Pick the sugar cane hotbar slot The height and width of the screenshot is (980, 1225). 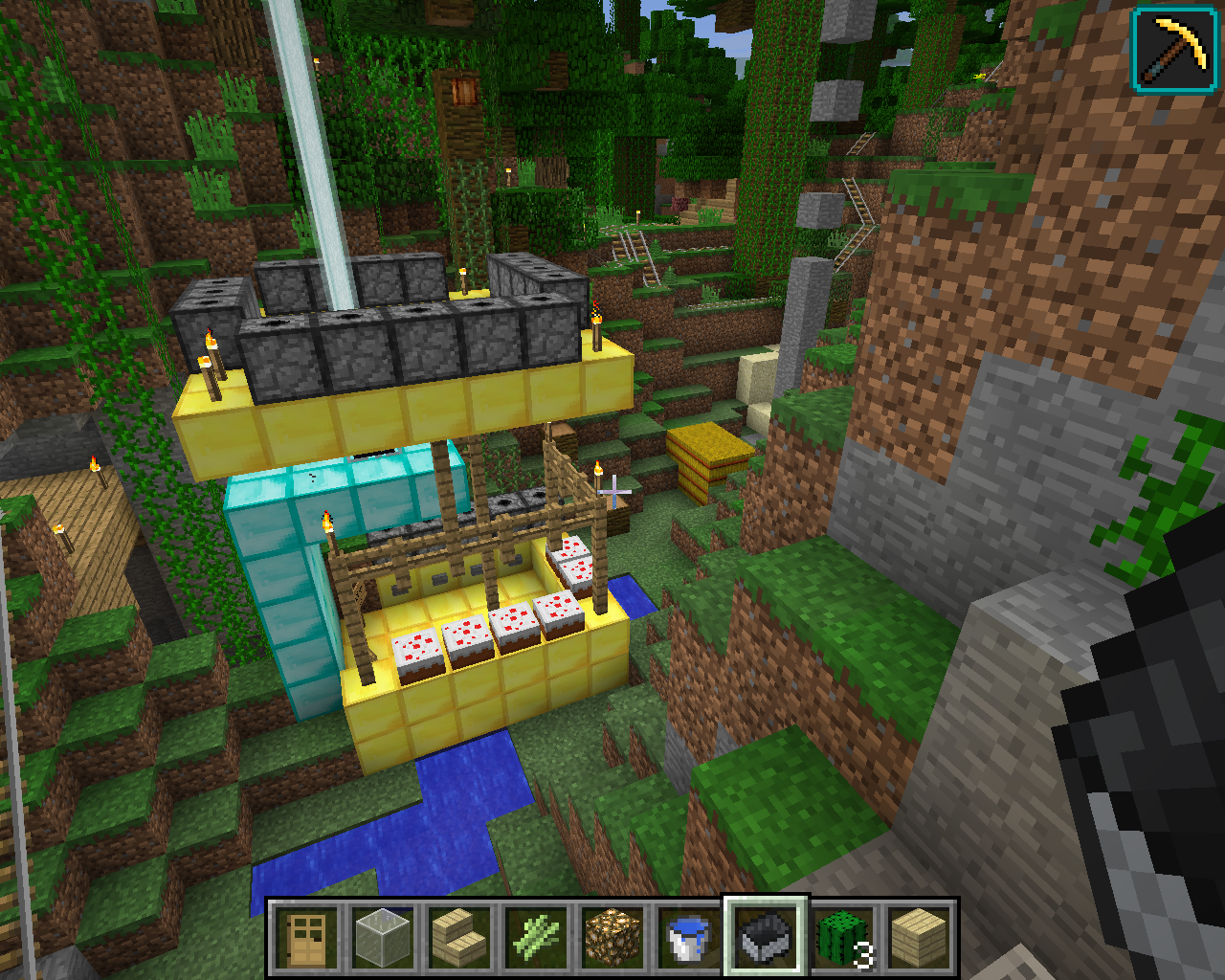(536, 937)
